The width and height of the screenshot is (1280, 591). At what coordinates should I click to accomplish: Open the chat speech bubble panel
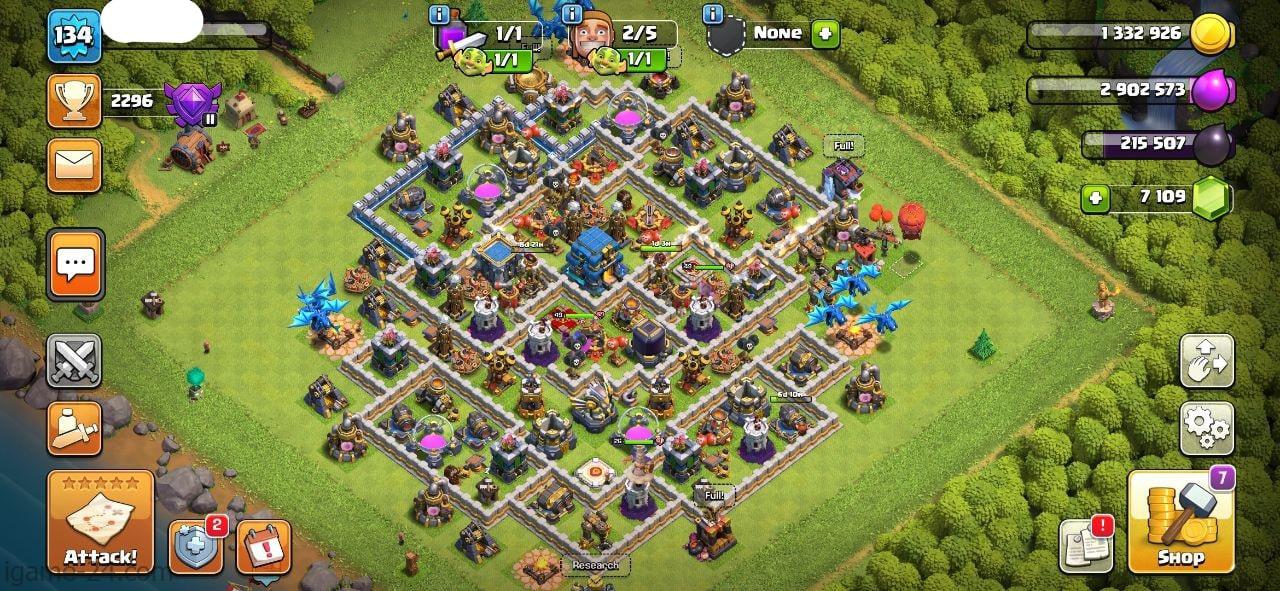(75, 265)
